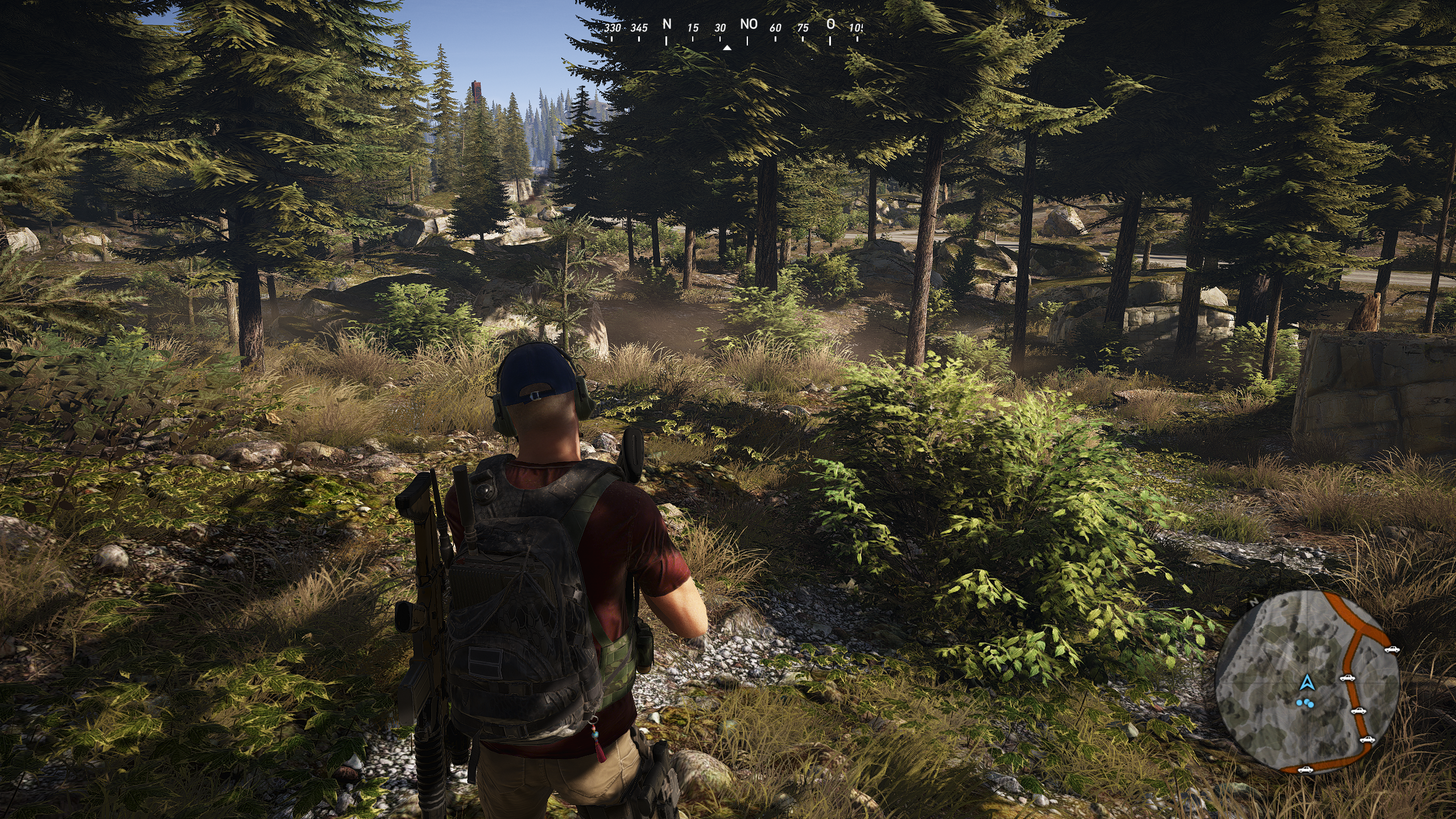Click the N heading on the compass
This screenshot has width=1456, height=819.
pos(667,24)
